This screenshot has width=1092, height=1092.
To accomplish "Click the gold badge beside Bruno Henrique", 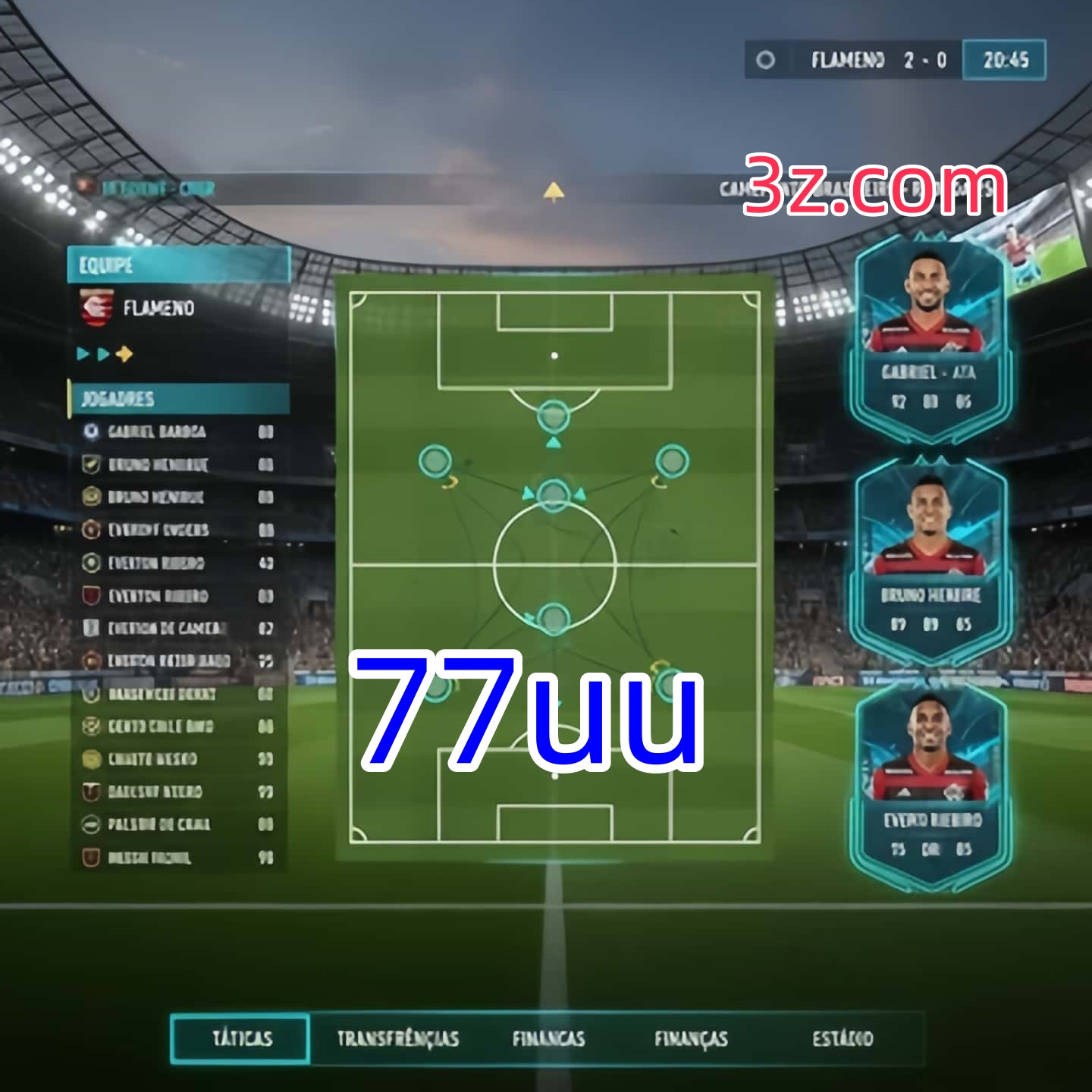I will [91, 497].
